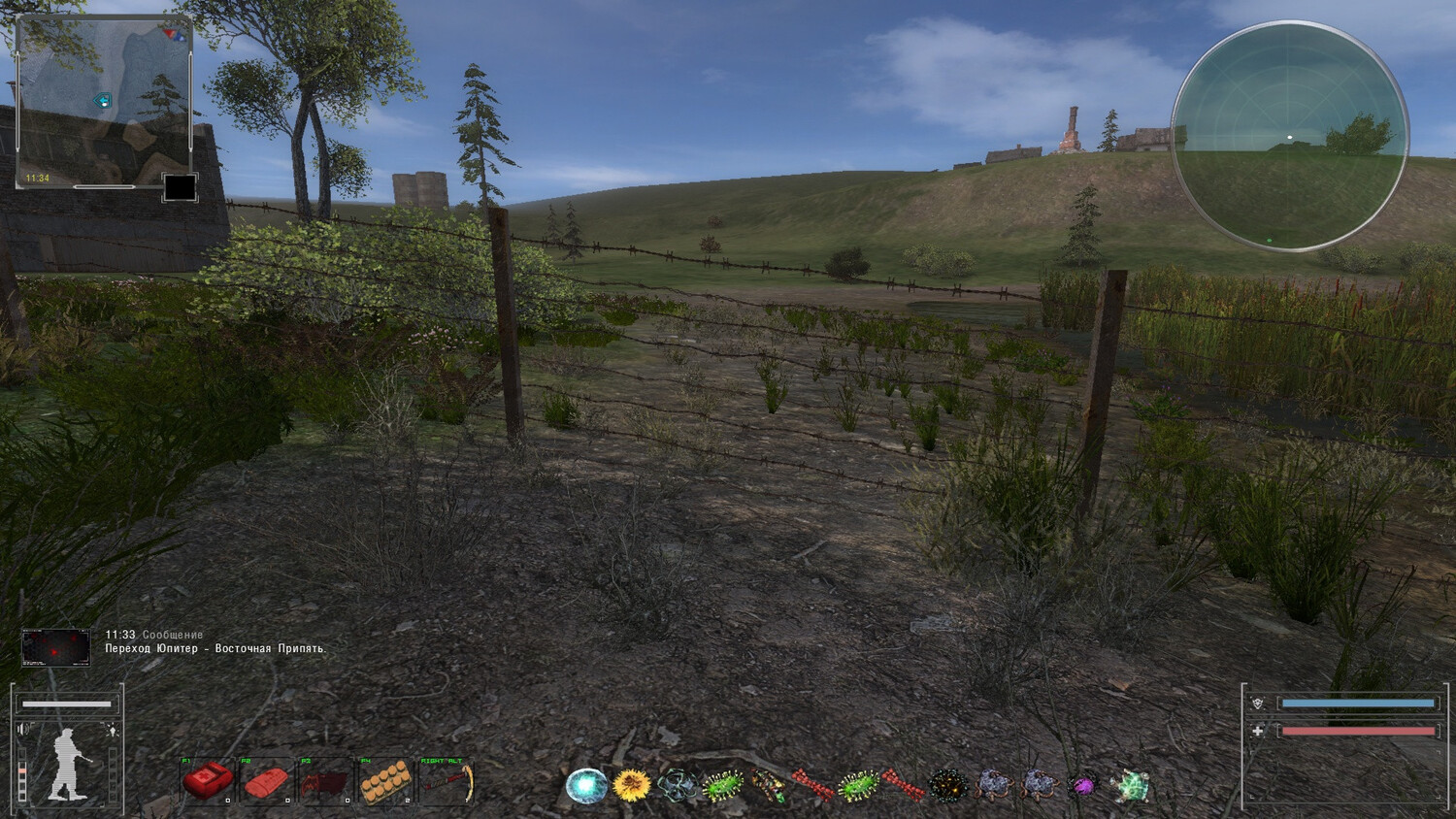Select the red medkit quick slot
Viewport: 1456px width, 819px height.
point(208,782)
